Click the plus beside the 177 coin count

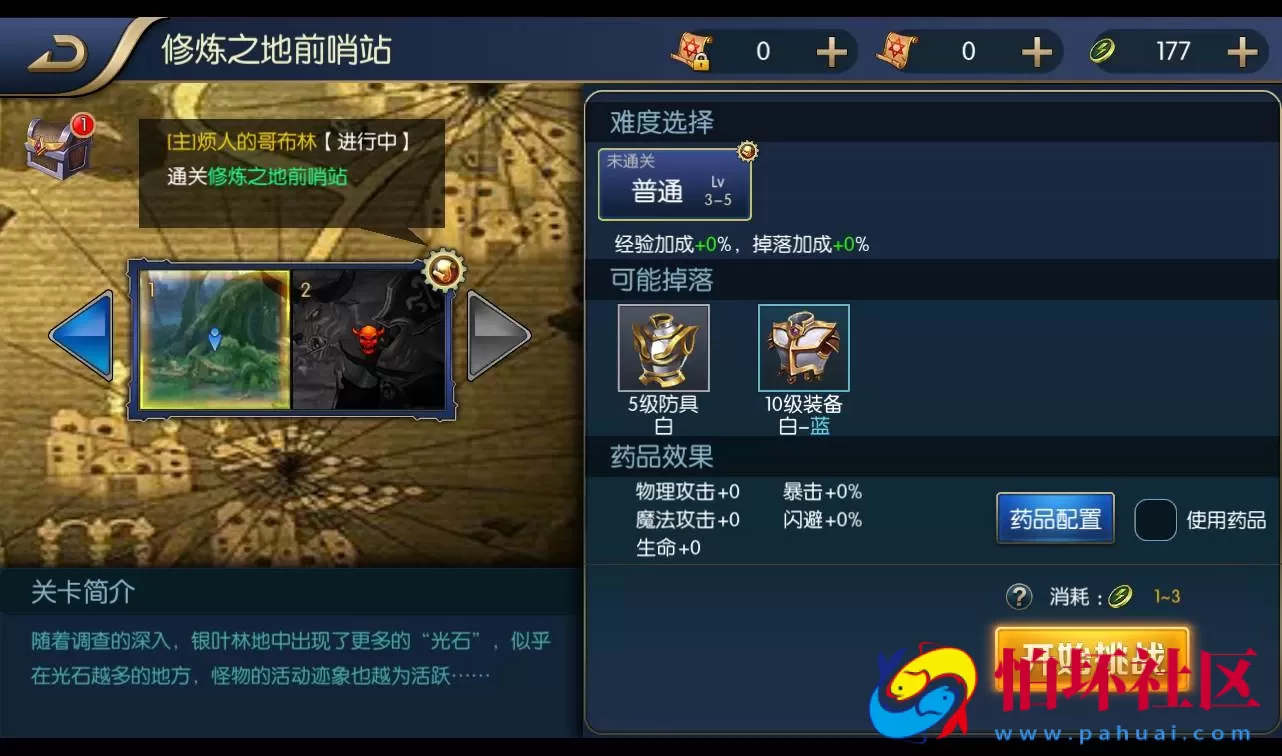pyautogui.click(x=1241, y=51)
